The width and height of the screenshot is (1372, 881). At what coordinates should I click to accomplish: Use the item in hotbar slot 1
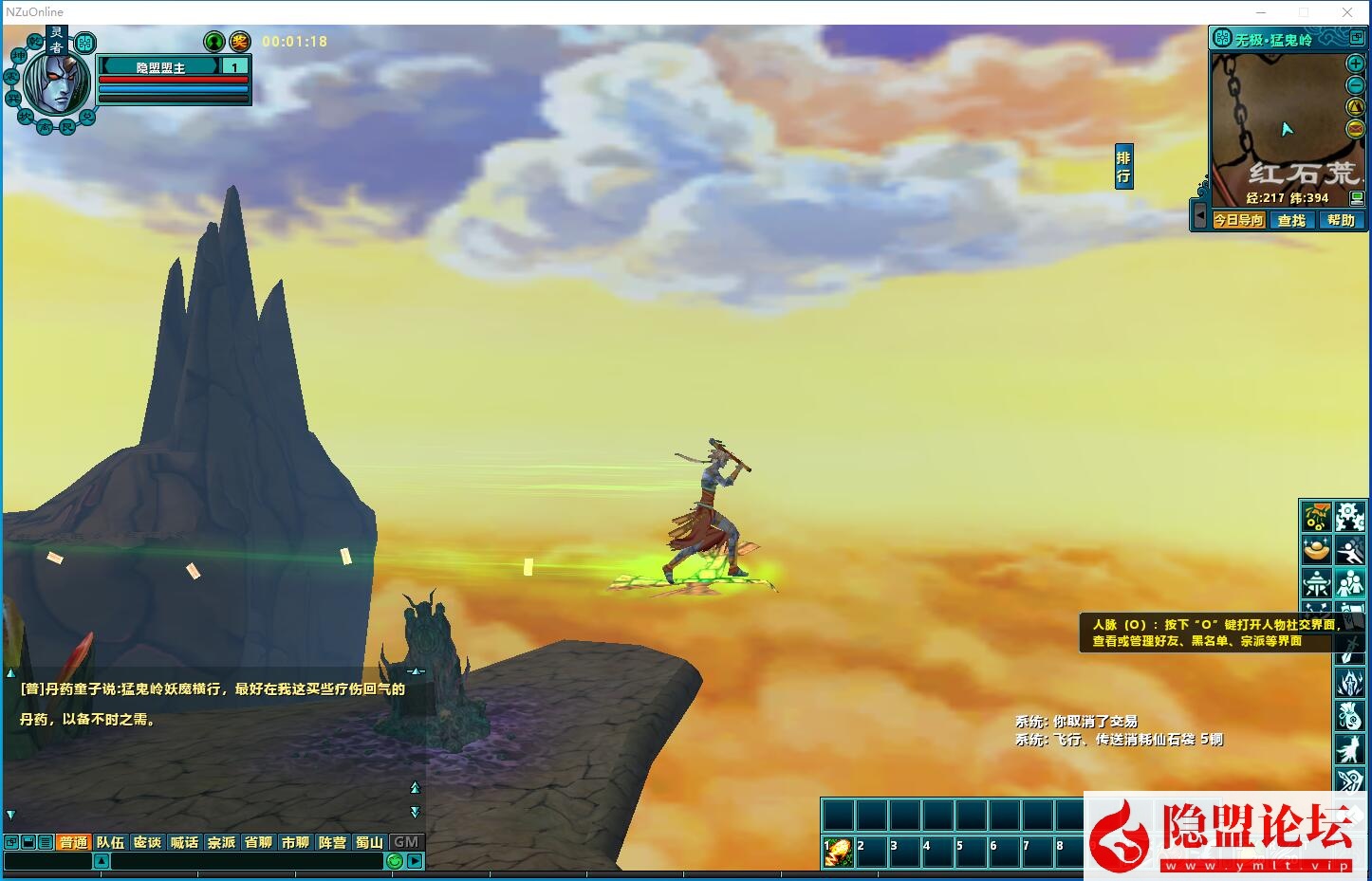838,852
